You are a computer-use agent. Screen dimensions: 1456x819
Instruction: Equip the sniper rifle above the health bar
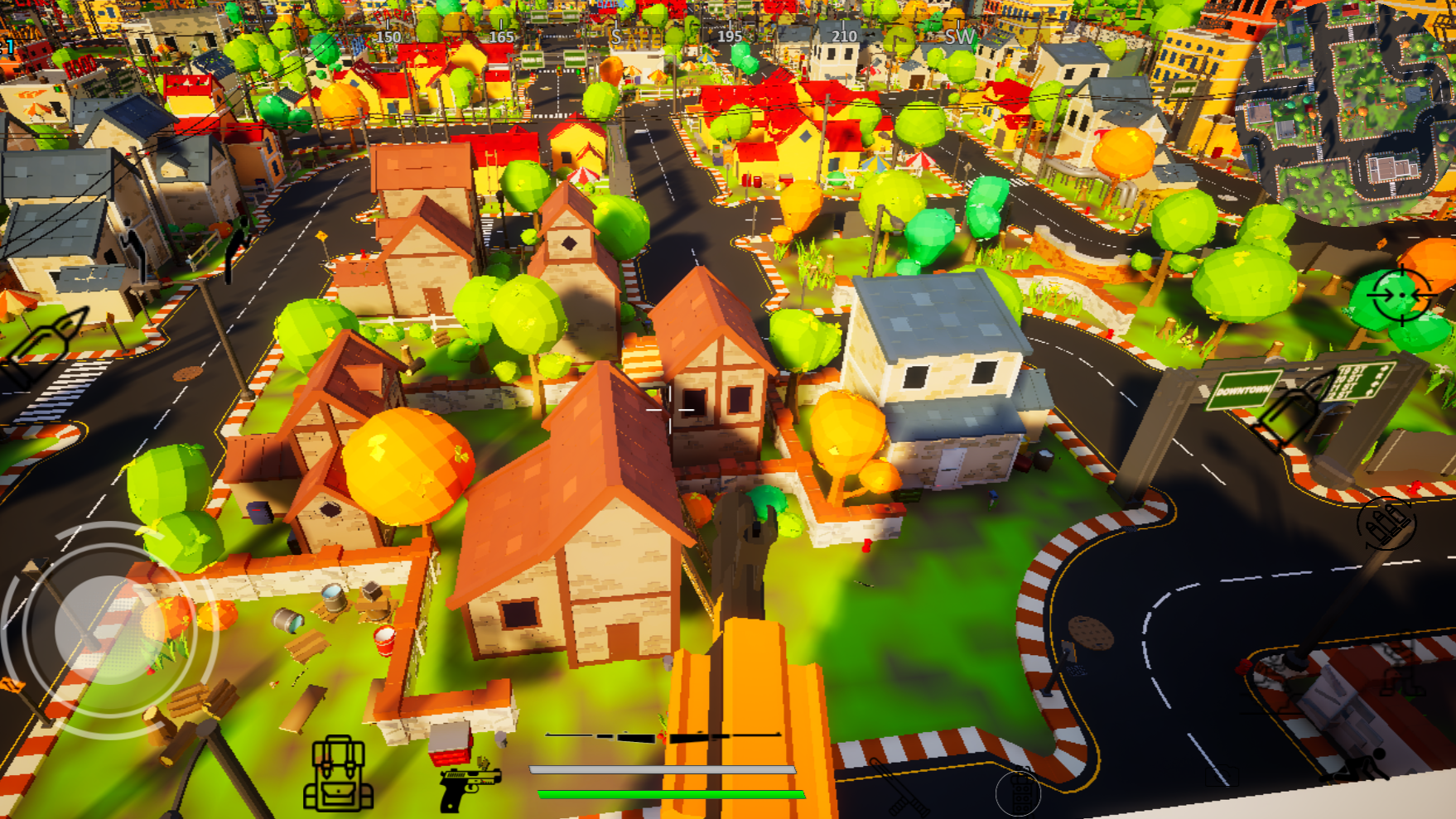click(663, 736)
